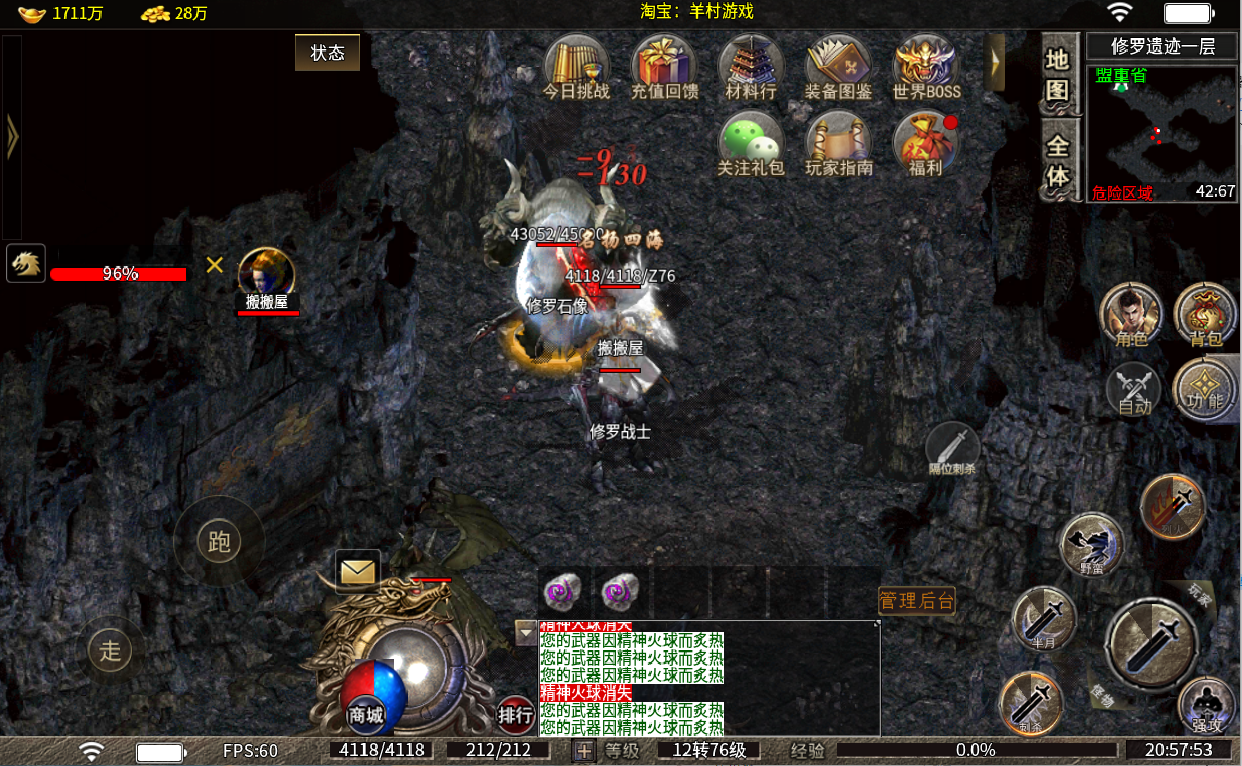Open the 地图 map button
The height and width of the screenshot is (766, 1242).
point(1058,73)
